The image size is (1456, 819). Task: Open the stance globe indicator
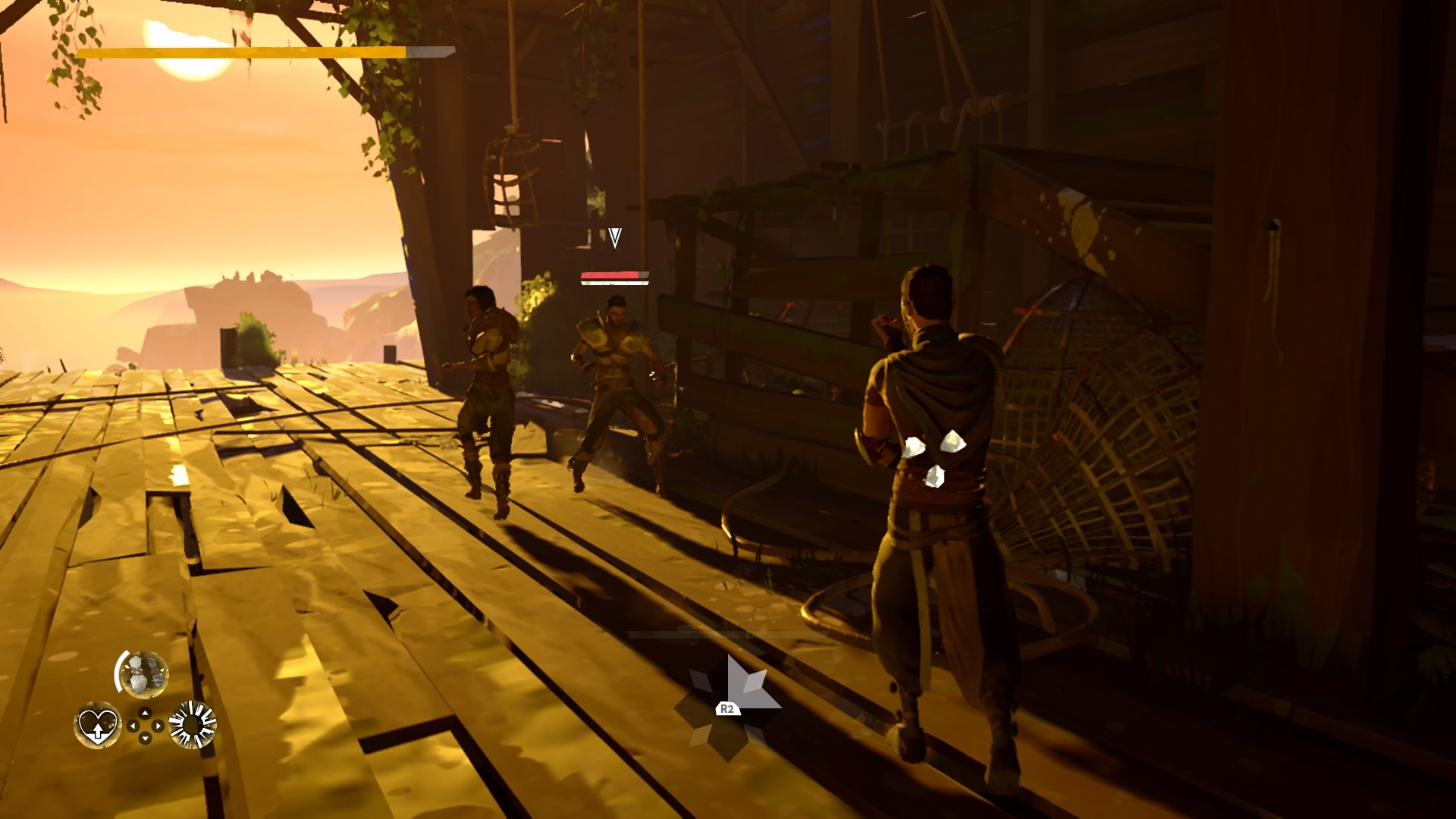click(x=145, y=674)
